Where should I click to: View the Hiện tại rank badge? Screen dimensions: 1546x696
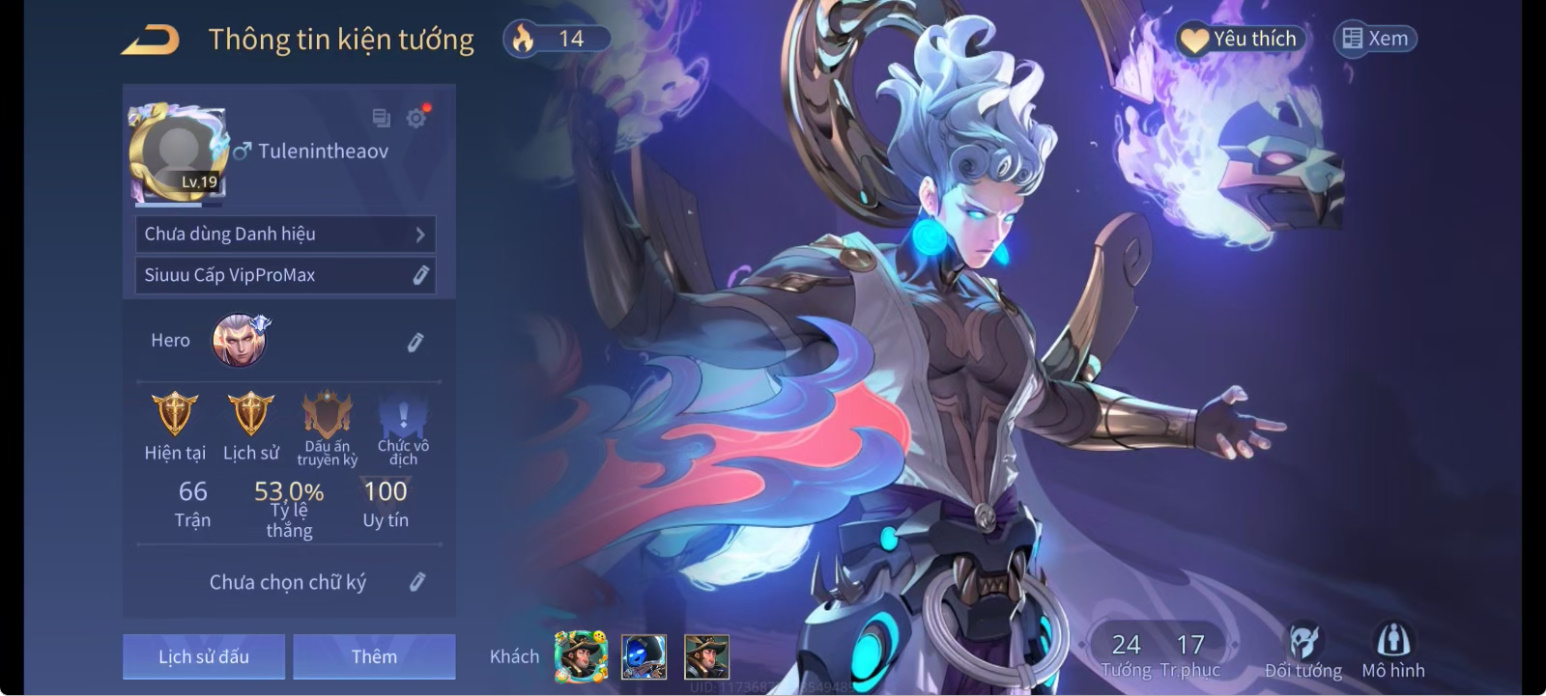175,414
